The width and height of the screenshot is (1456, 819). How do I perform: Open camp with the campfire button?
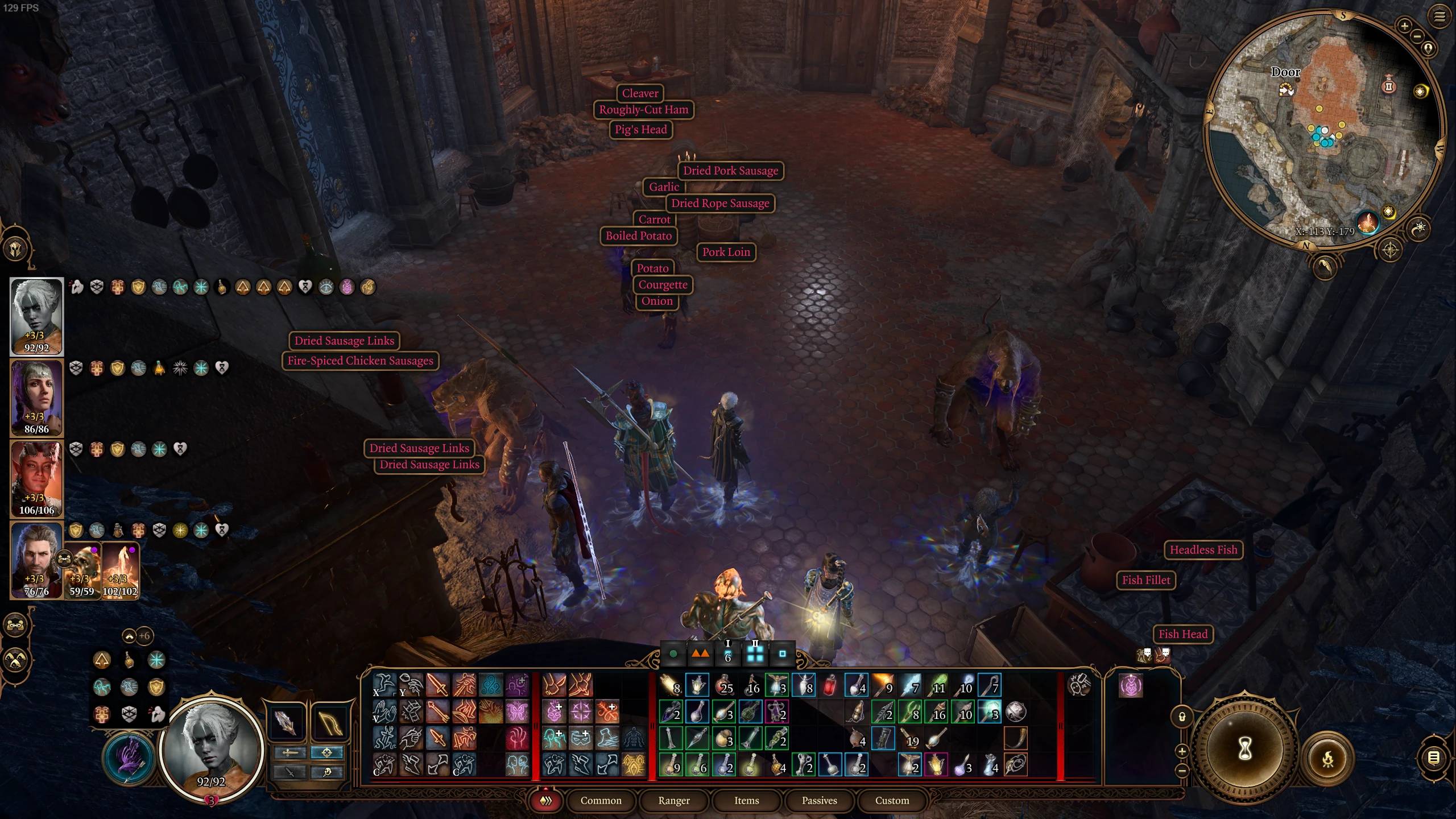click(1329, 759)
